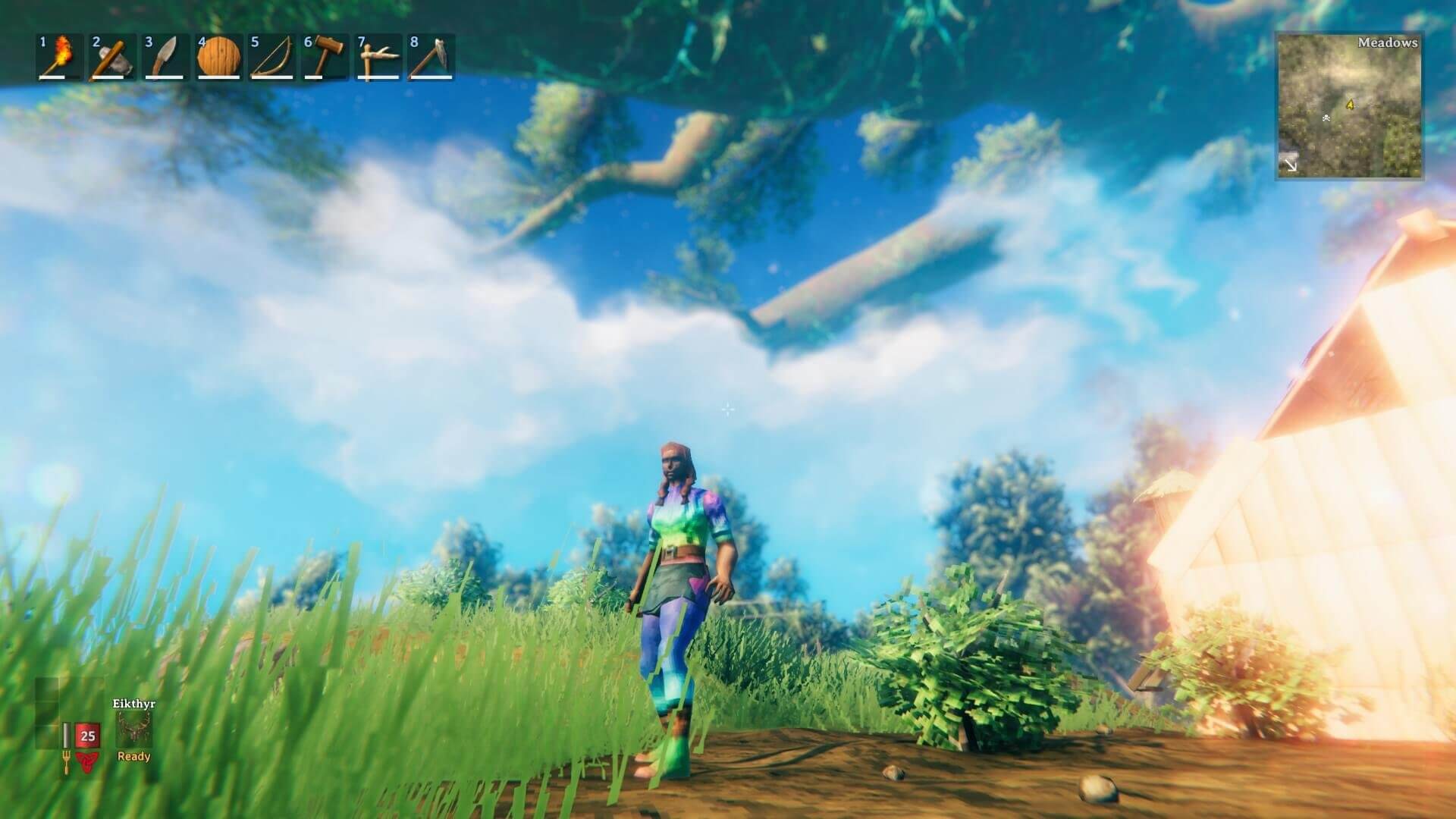Choose the flint knife hotbar slot
Screen dimensions: 1456x819
(x=166, y=57)
